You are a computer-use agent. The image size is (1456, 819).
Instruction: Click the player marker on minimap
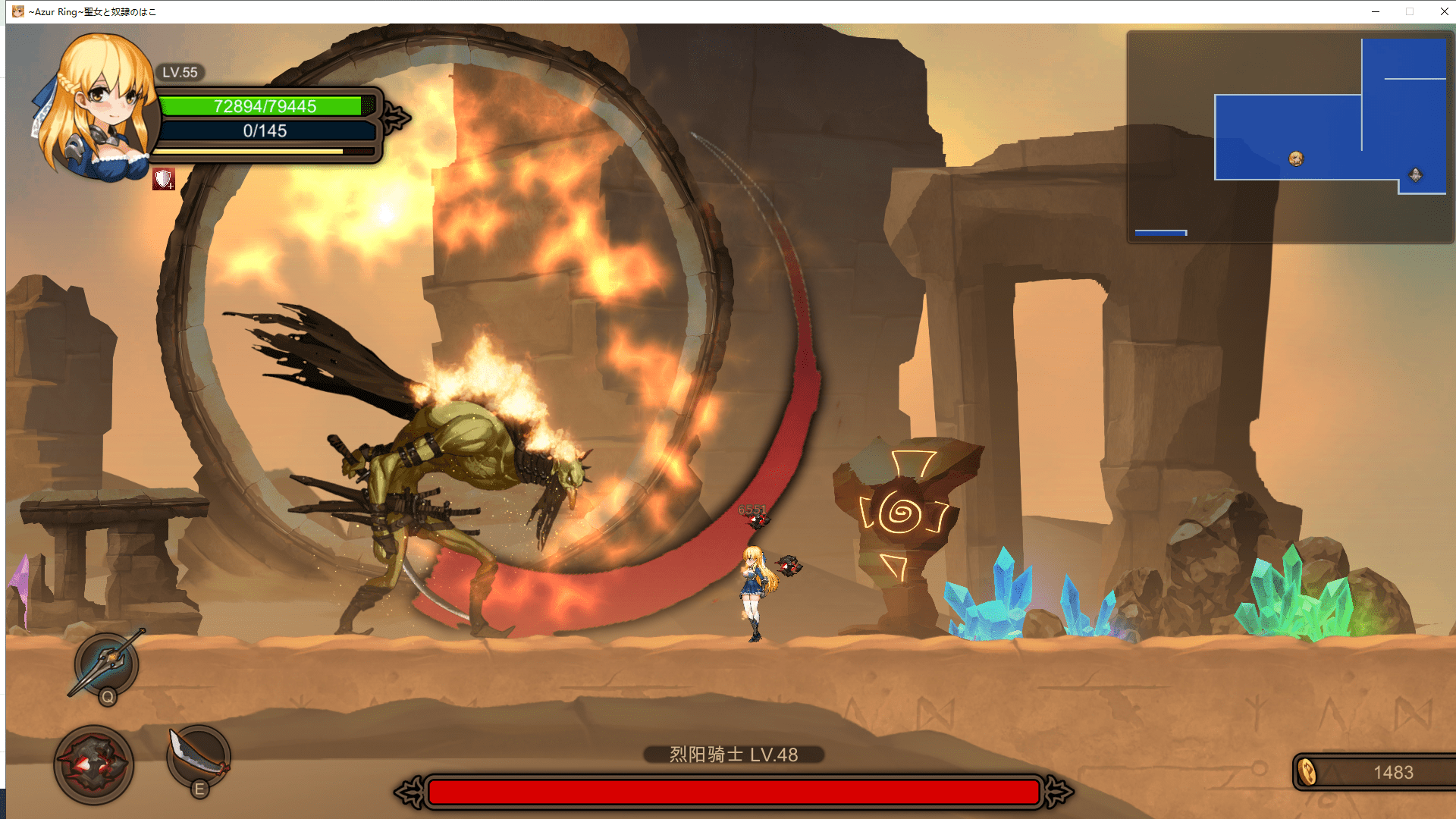(x=1296, y=158)
